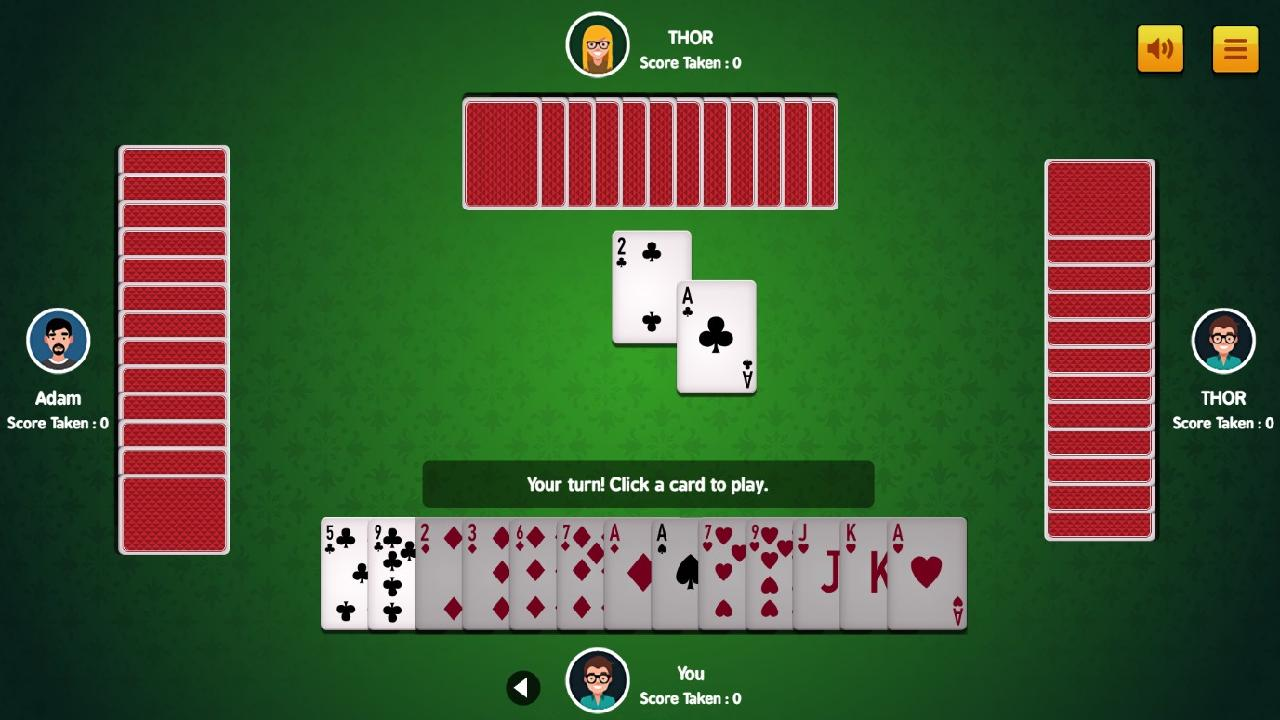Play the Ace of Spades
Image resolution: width=1280 pixels, height=720 pixels.
point(674,575)
